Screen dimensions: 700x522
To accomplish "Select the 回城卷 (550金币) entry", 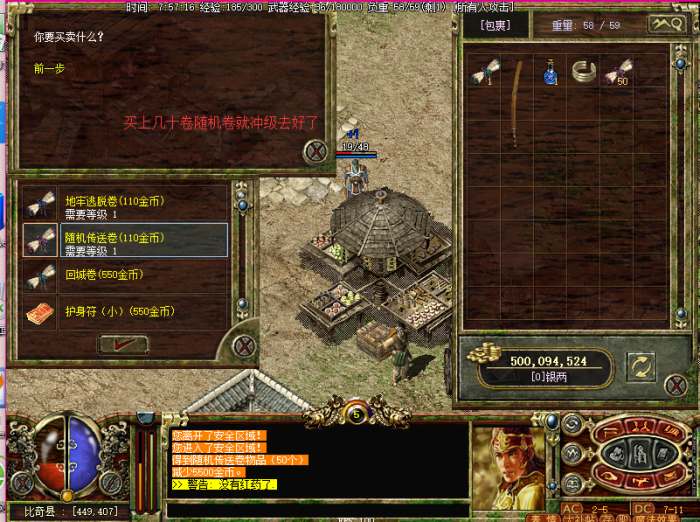I will point(125,275).
